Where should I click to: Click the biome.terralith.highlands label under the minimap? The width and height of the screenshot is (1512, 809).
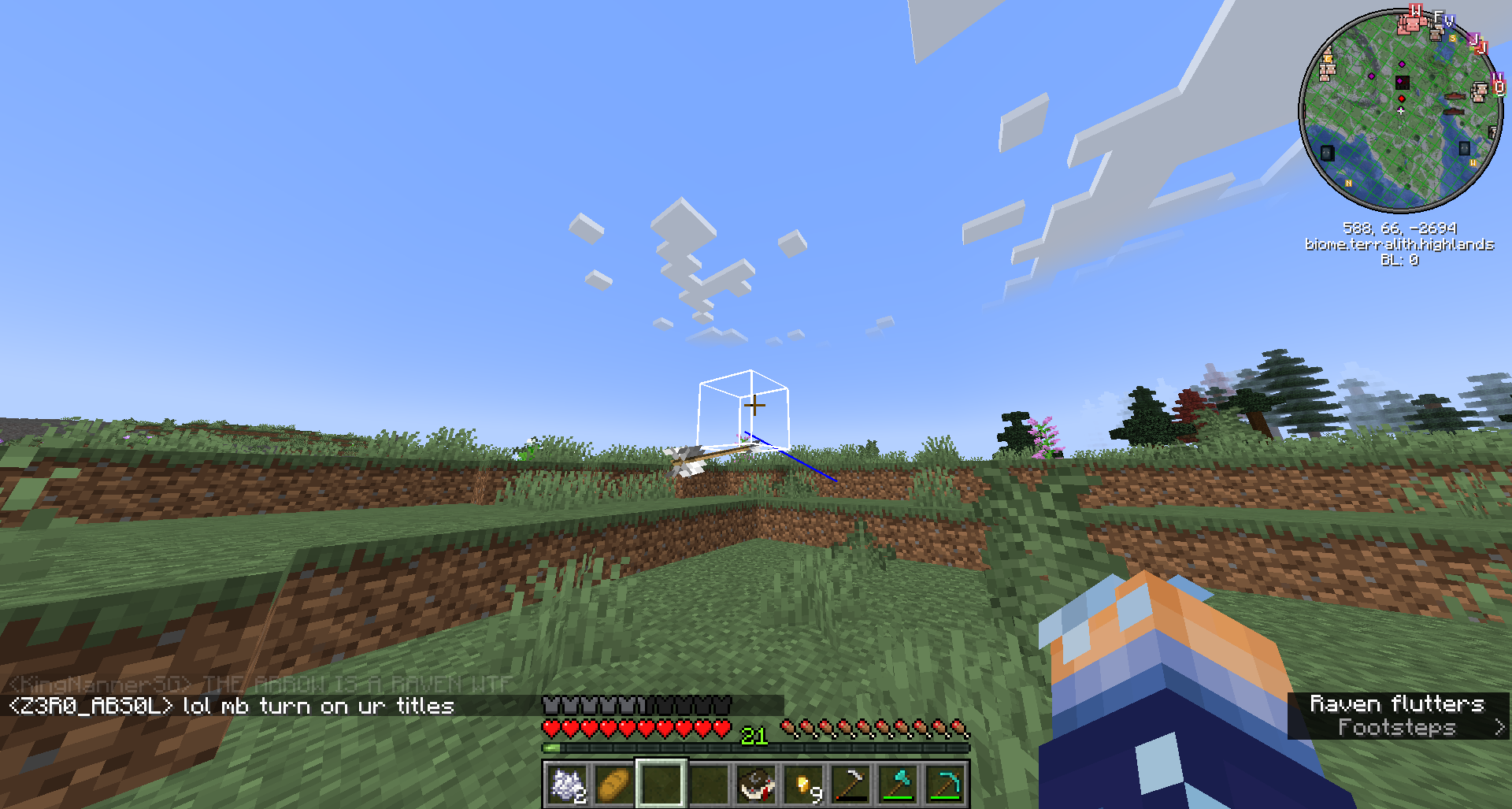click(x=1400, y=244)
